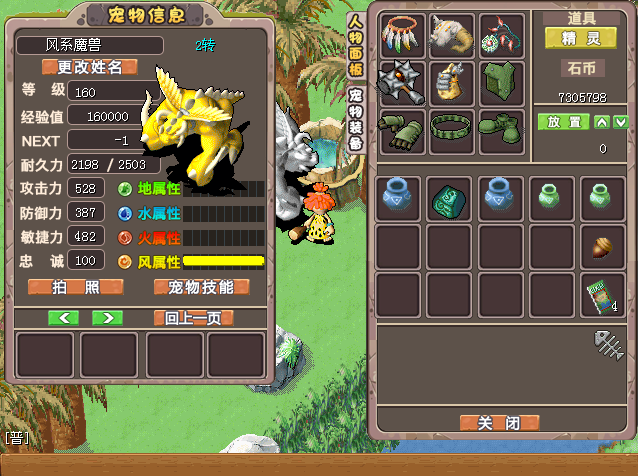Decrease amount with the green down arrow
This screenshot has width=638, height=476.
621,122
